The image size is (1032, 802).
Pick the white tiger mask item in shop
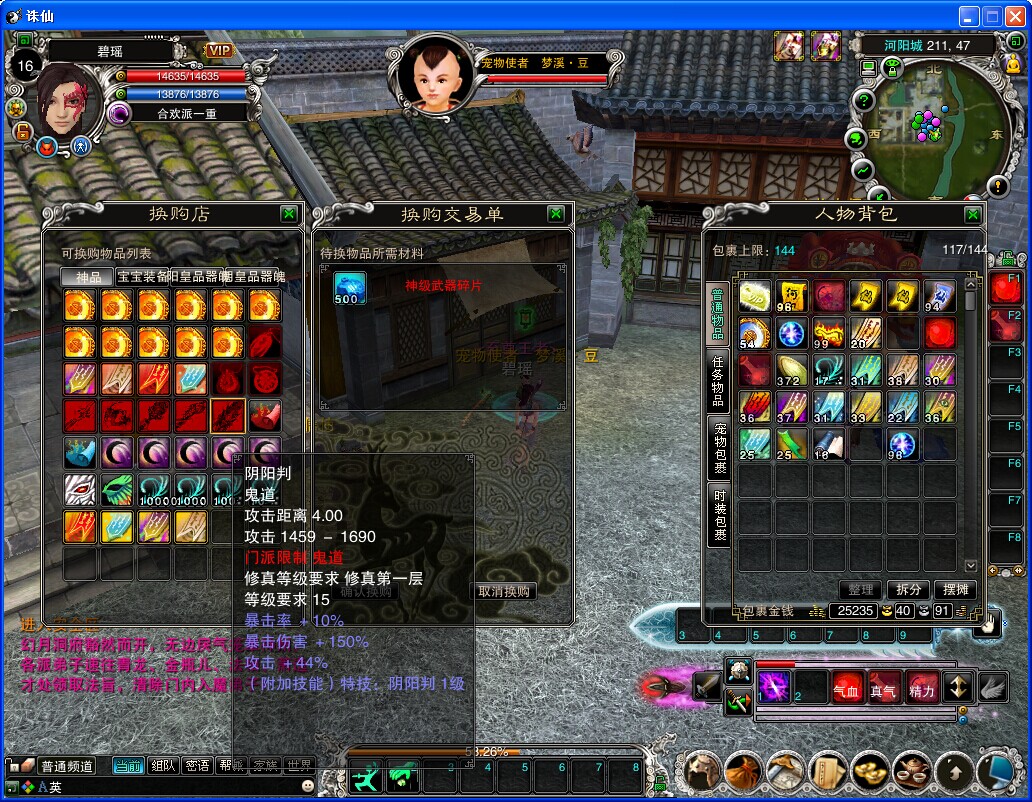pos(80,489)
